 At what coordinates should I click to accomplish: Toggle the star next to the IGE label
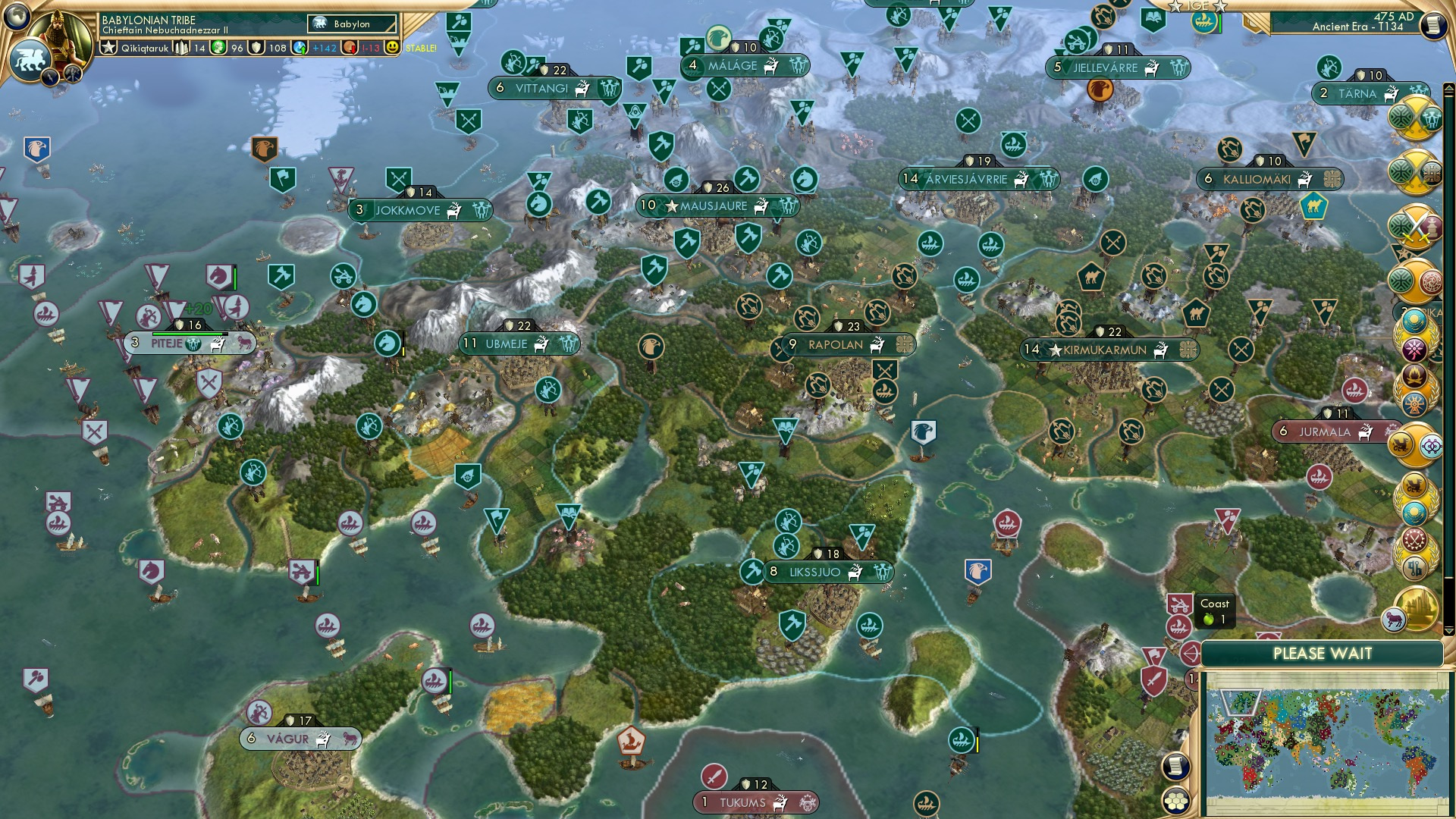(x=1175, y=7)
